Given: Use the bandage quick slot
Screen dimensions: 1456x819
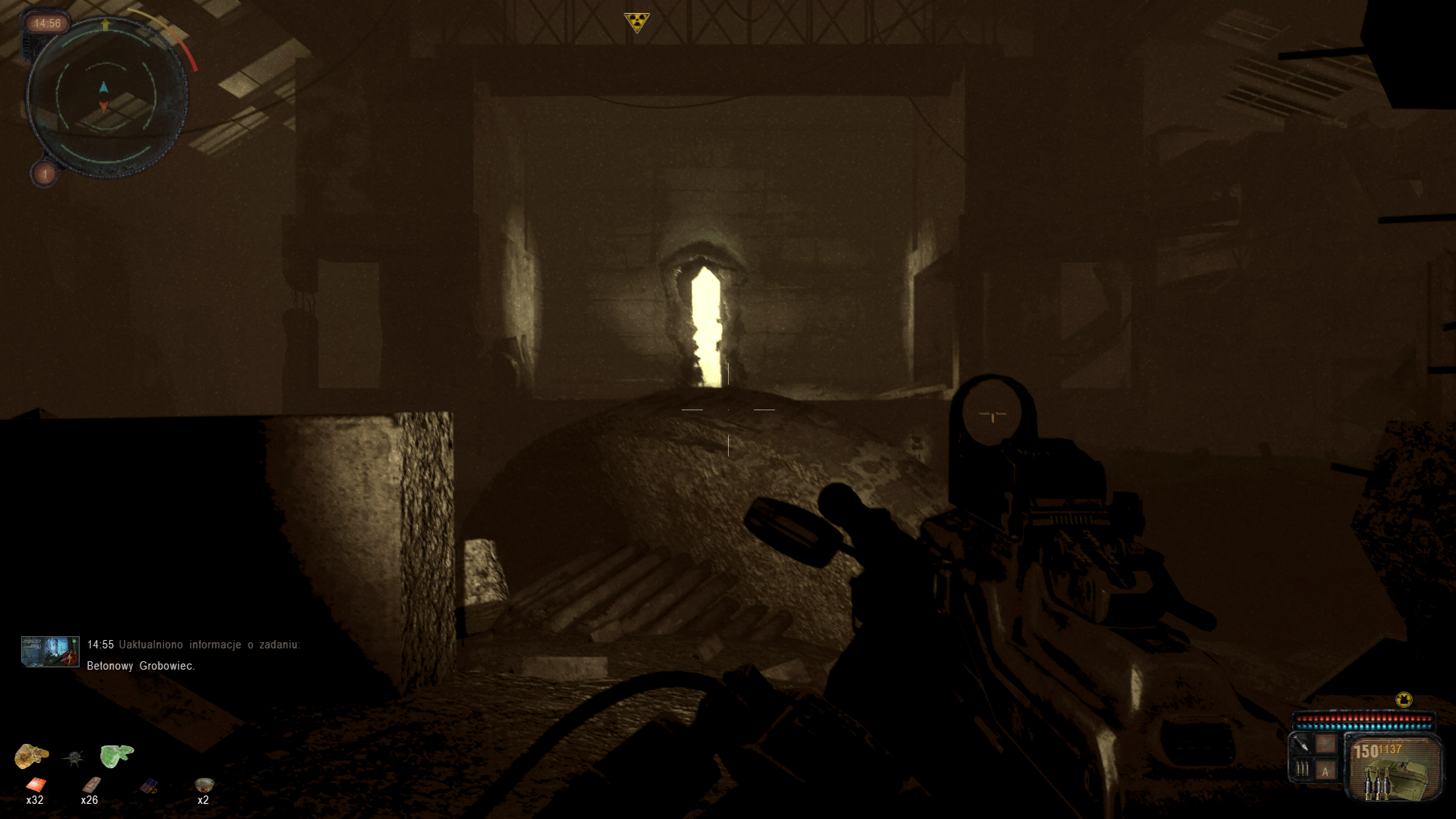Looking at the screenshot, I should click(91, 784).
